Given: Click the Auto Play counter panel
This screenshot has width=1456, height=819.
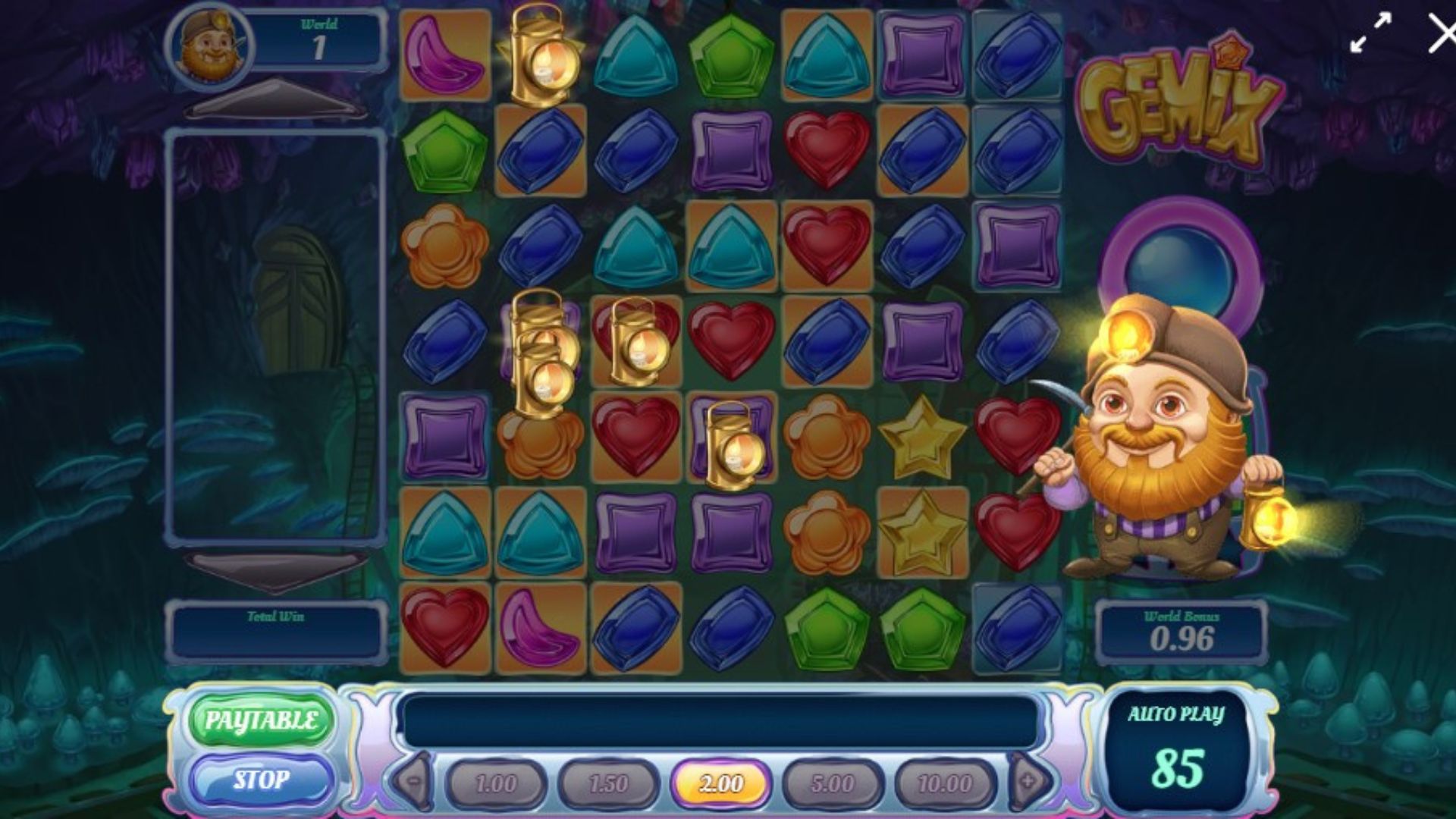Looking at the screenshot, I should pos(1176,751).
